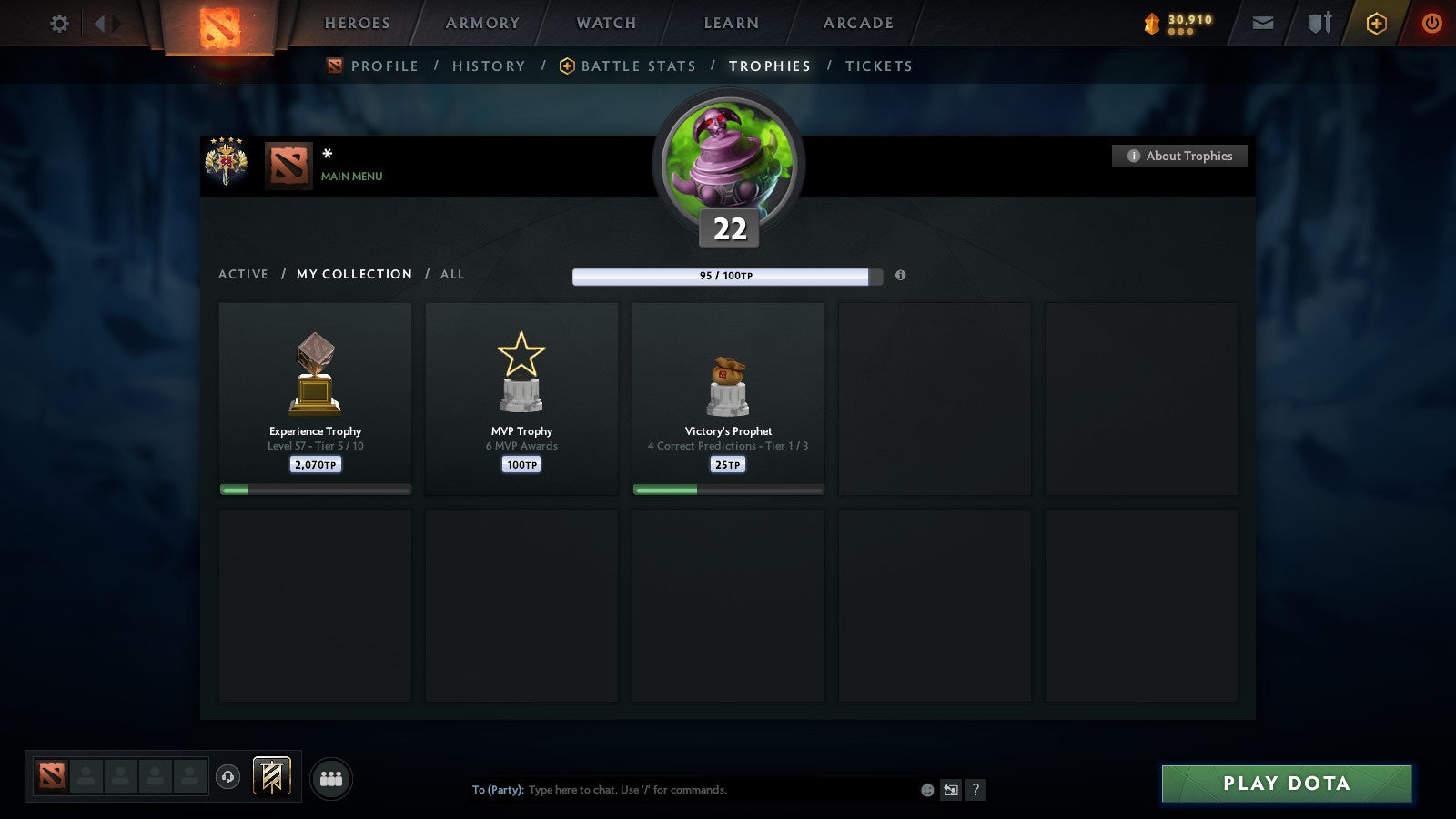Open the HEROES menu
The width and height of the screenshot is (1456, 819).
tap(357, 24)
